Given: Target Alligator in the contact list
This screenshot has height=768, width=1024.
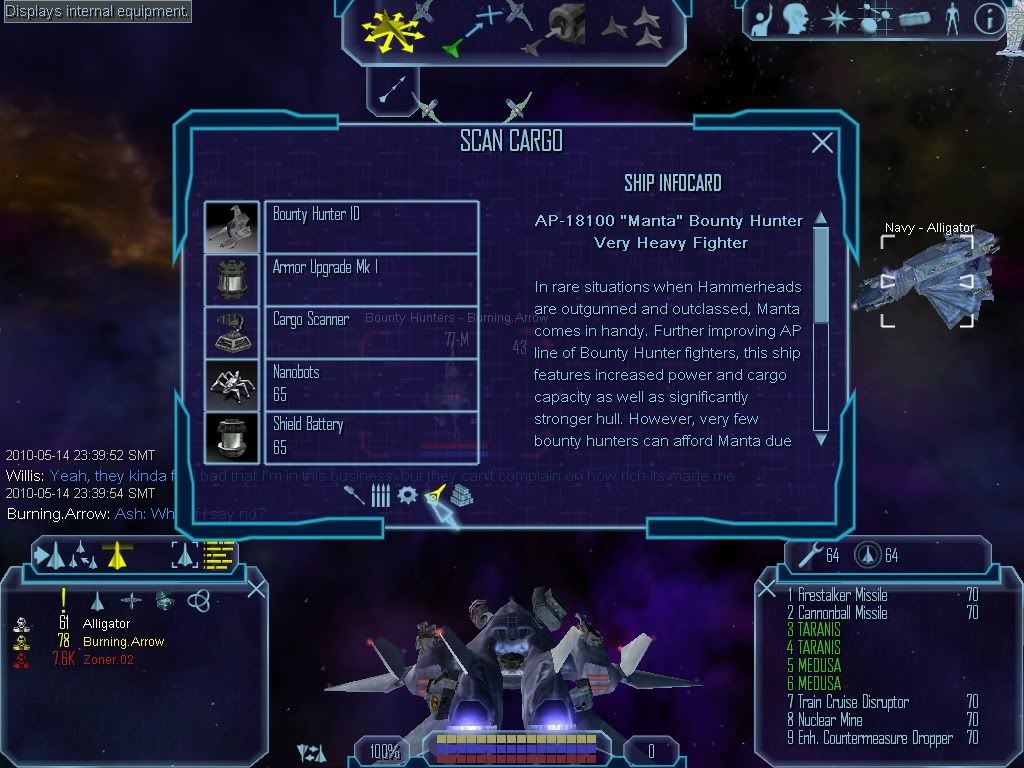Looking at the screenshot, I should click(106, 624).
